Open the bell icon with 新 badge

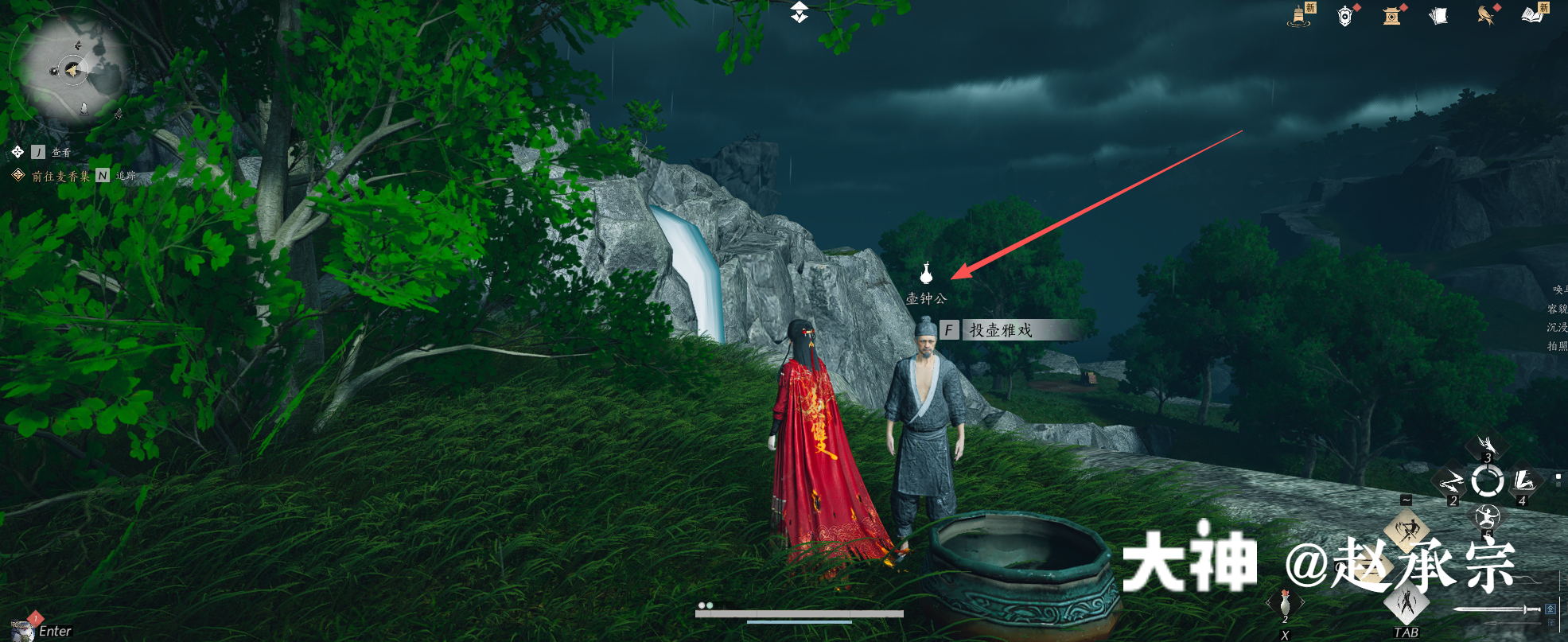(1300, 15)
